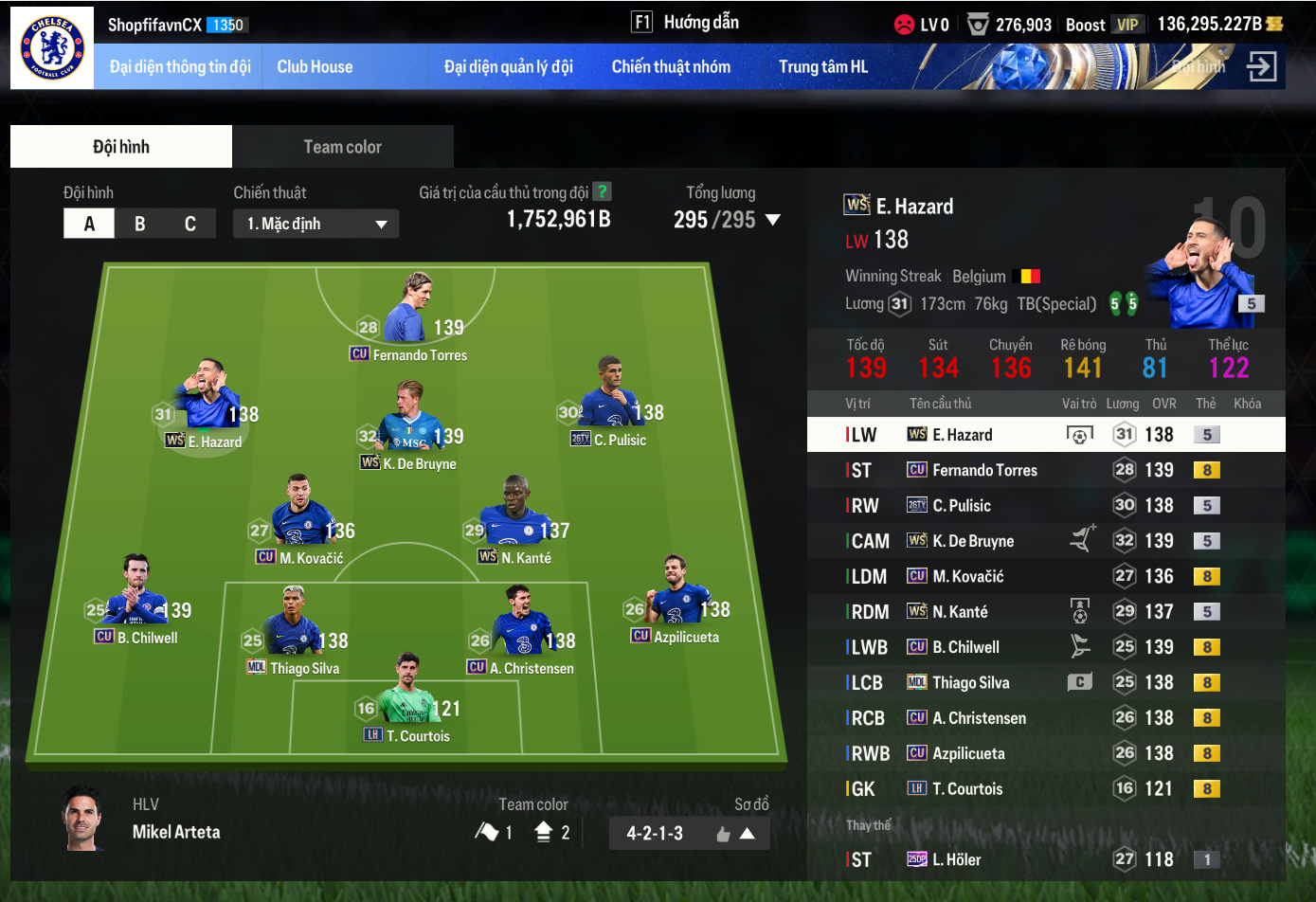Select the Đội hình tab
Screen dimensions: 1316x902
click(x=121, y=147)
